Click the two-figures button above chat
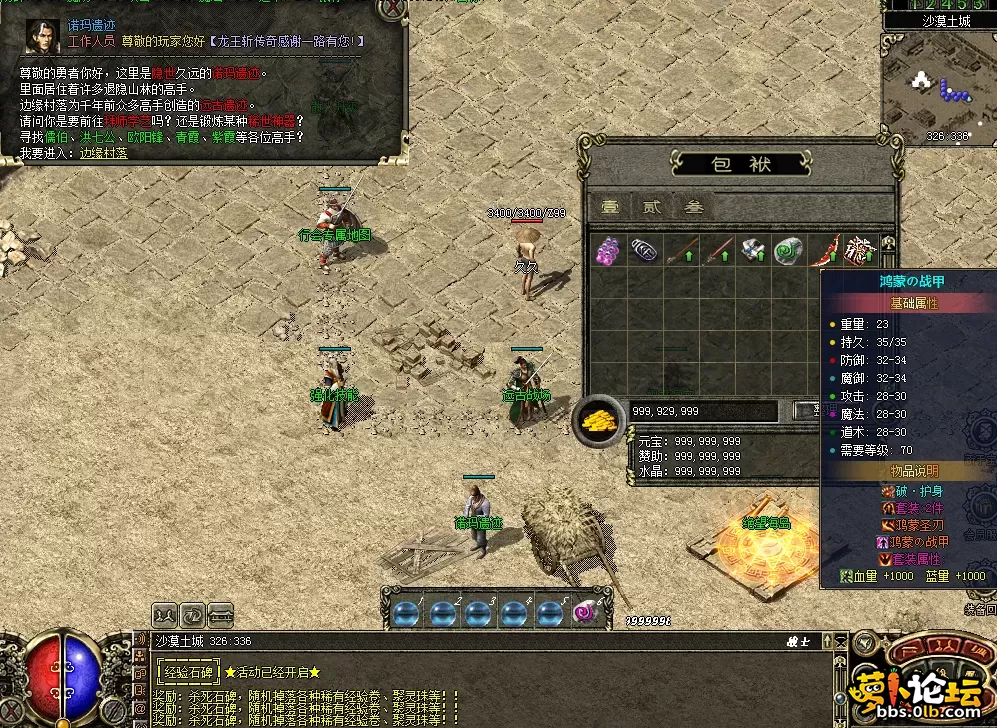This screenshot has height=728, width=997. click(166, 614)
